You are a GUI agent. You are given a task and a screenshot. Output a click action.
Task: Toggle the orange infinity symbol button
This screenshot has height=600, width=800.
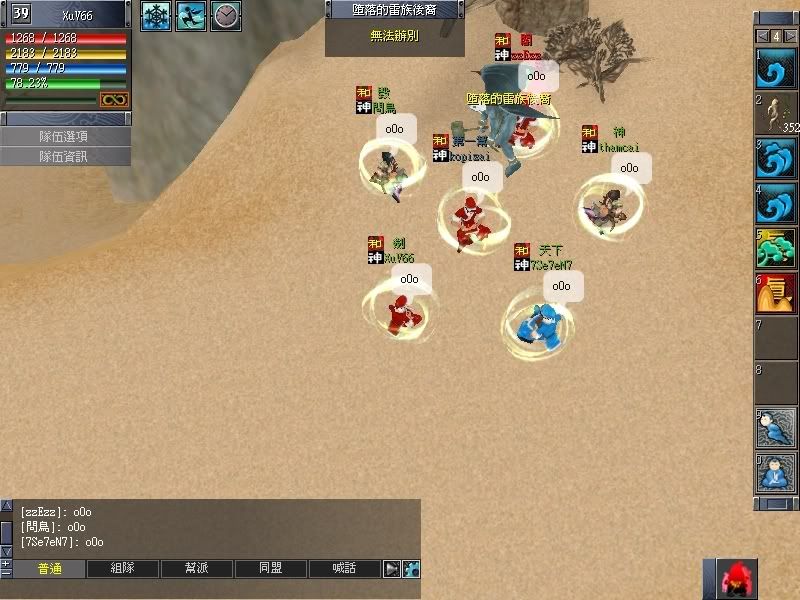coord(113,99)
